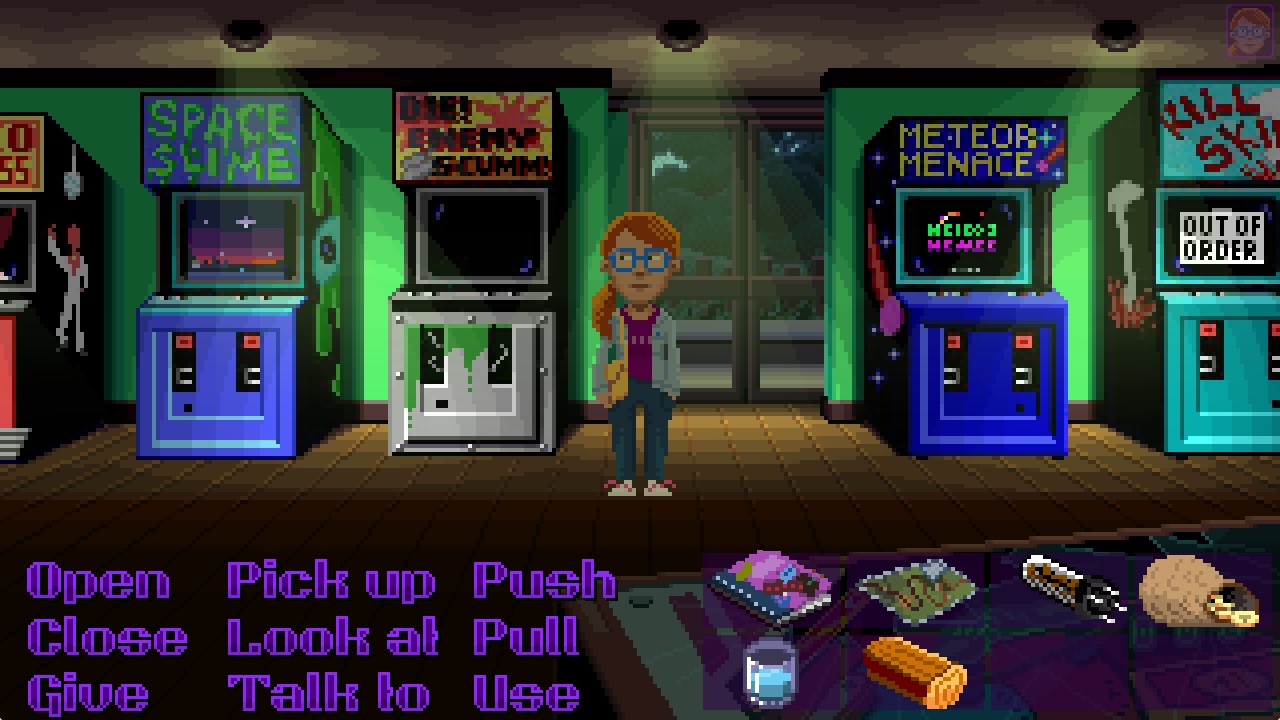Select the Open verb
1280x720 pixels.
tap(97, 580)
